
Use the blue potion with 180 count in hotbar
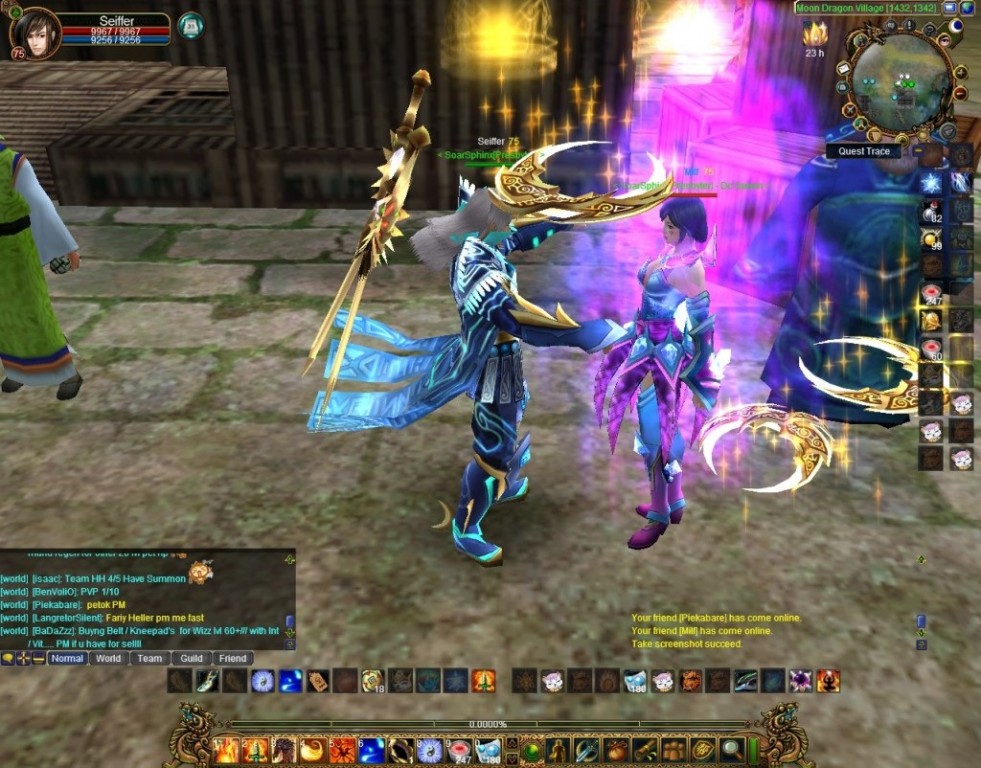click(489, 749)
